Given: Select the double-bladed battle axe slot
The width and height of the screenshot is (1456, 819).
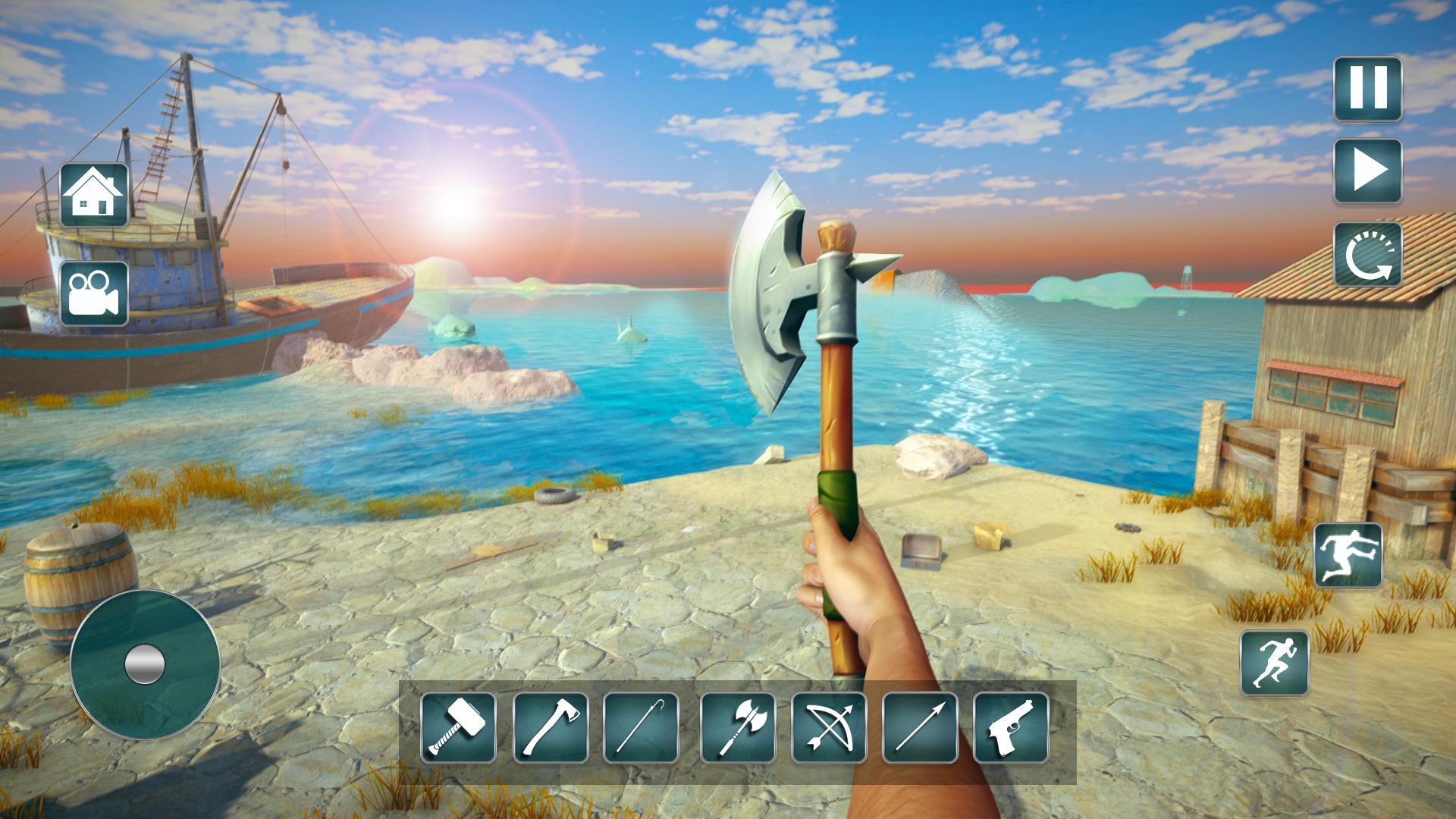Looking at the screenshot, I should coord(738,727).
